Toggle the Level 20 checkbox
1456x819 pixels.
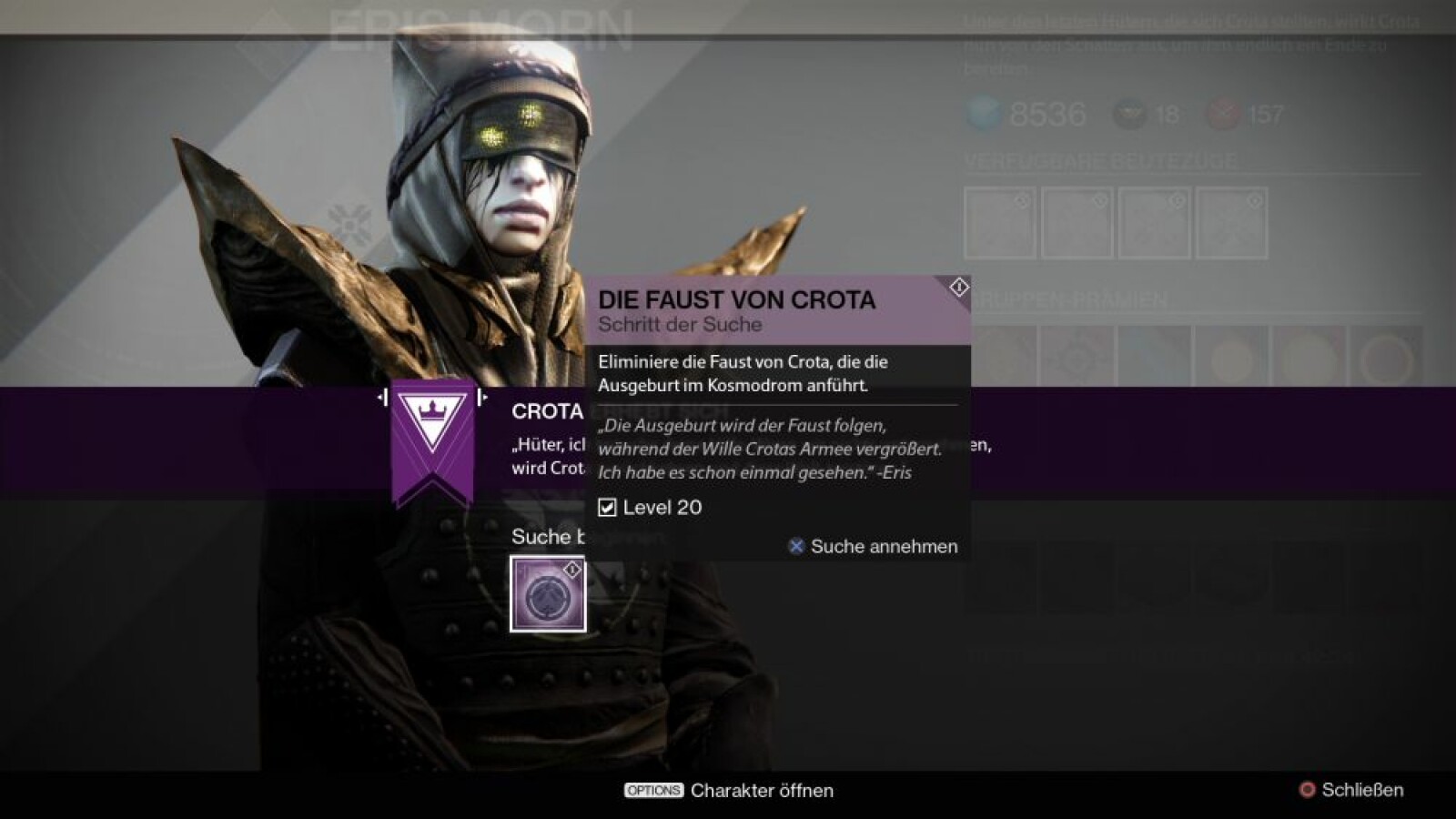tap(606, 509)
